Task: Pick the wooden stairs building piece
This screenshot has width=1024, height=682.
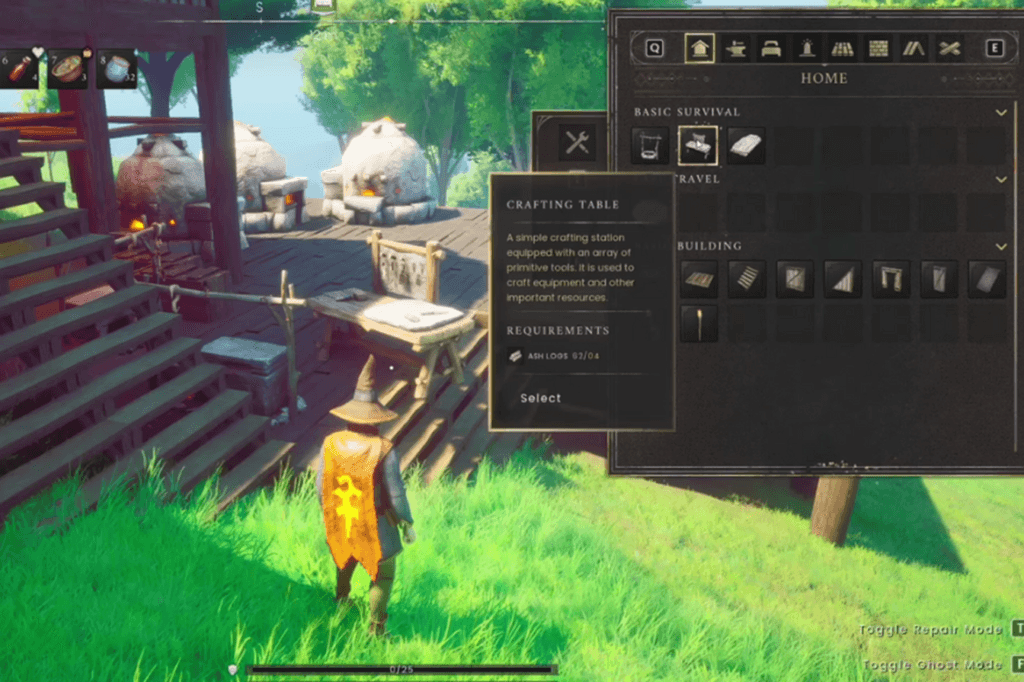Action: point(747,279)
